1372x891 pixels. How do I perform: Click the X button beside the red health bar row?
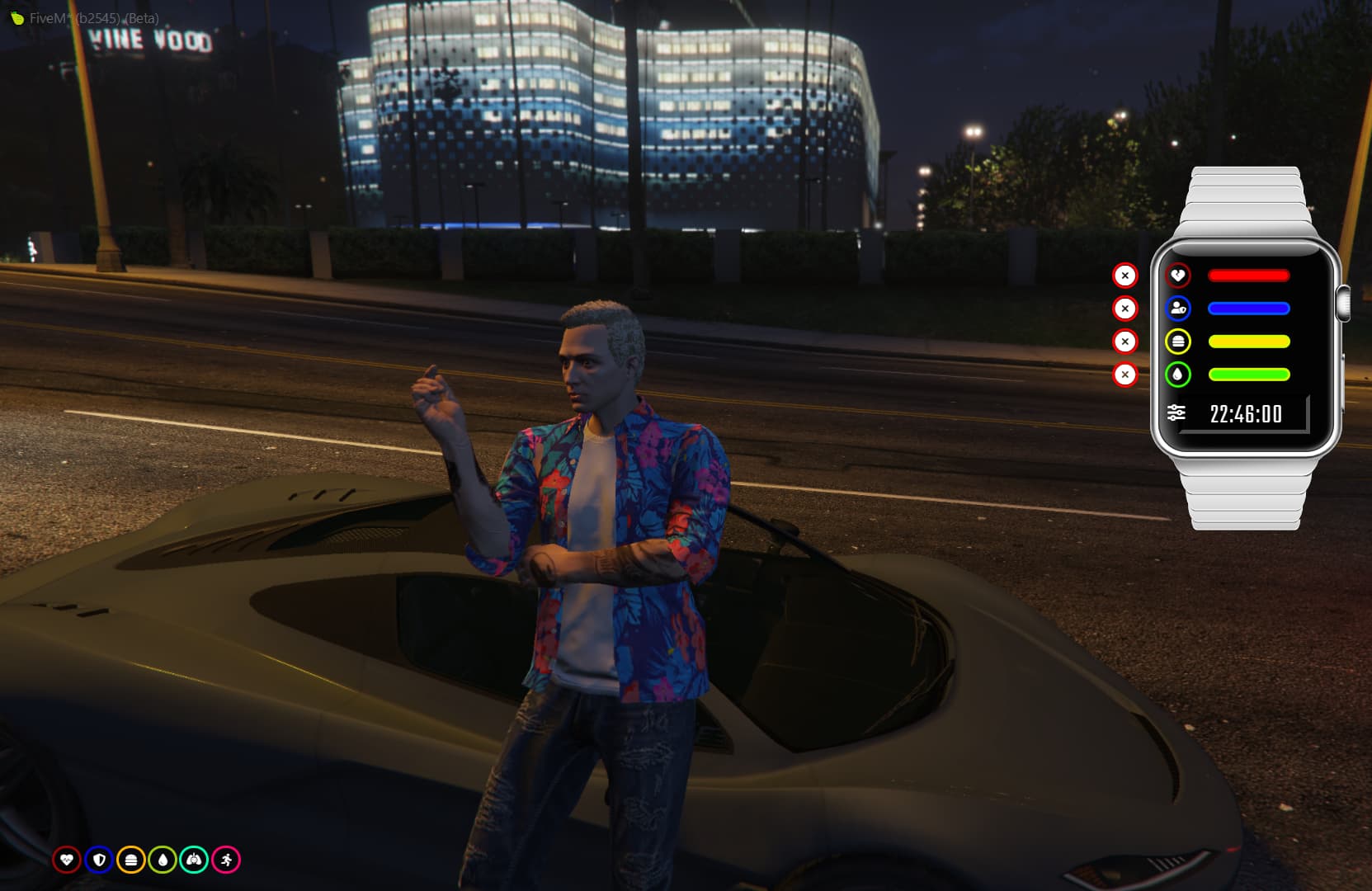1124,276
